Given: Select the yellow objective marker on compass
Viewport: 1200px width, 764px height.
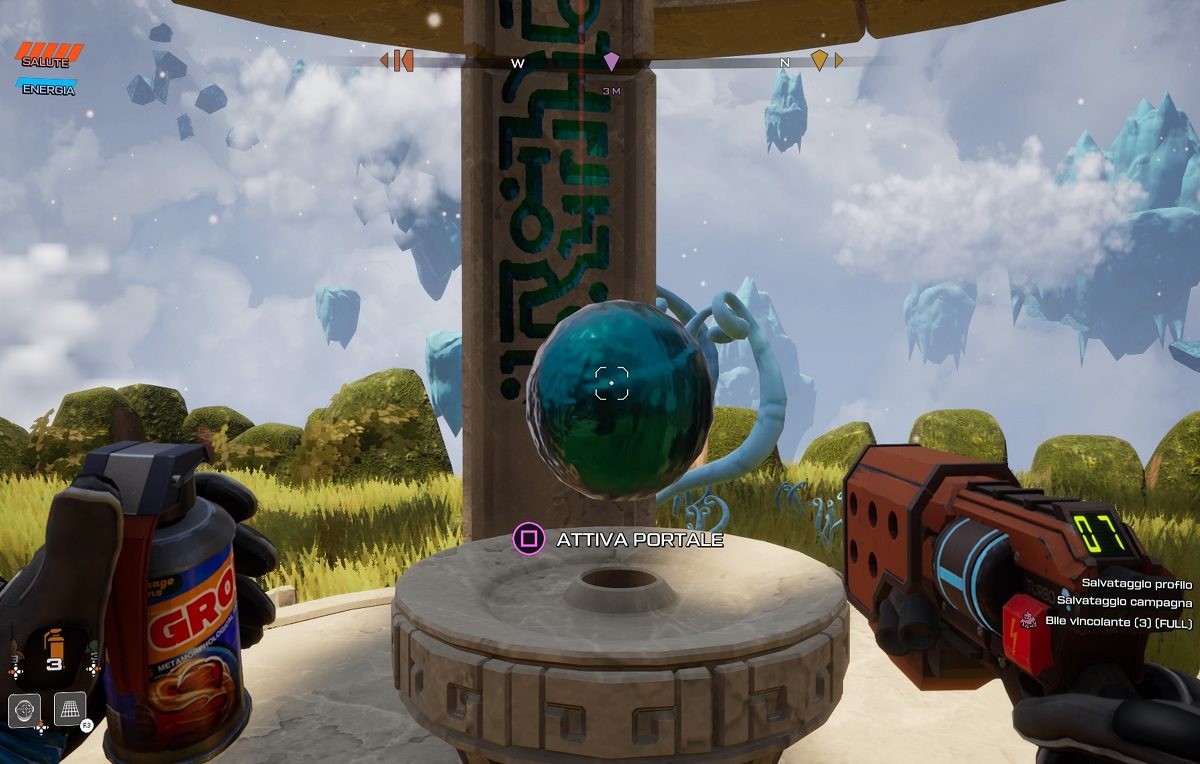Looking at the screenshot, I should (x=819, y=61).
